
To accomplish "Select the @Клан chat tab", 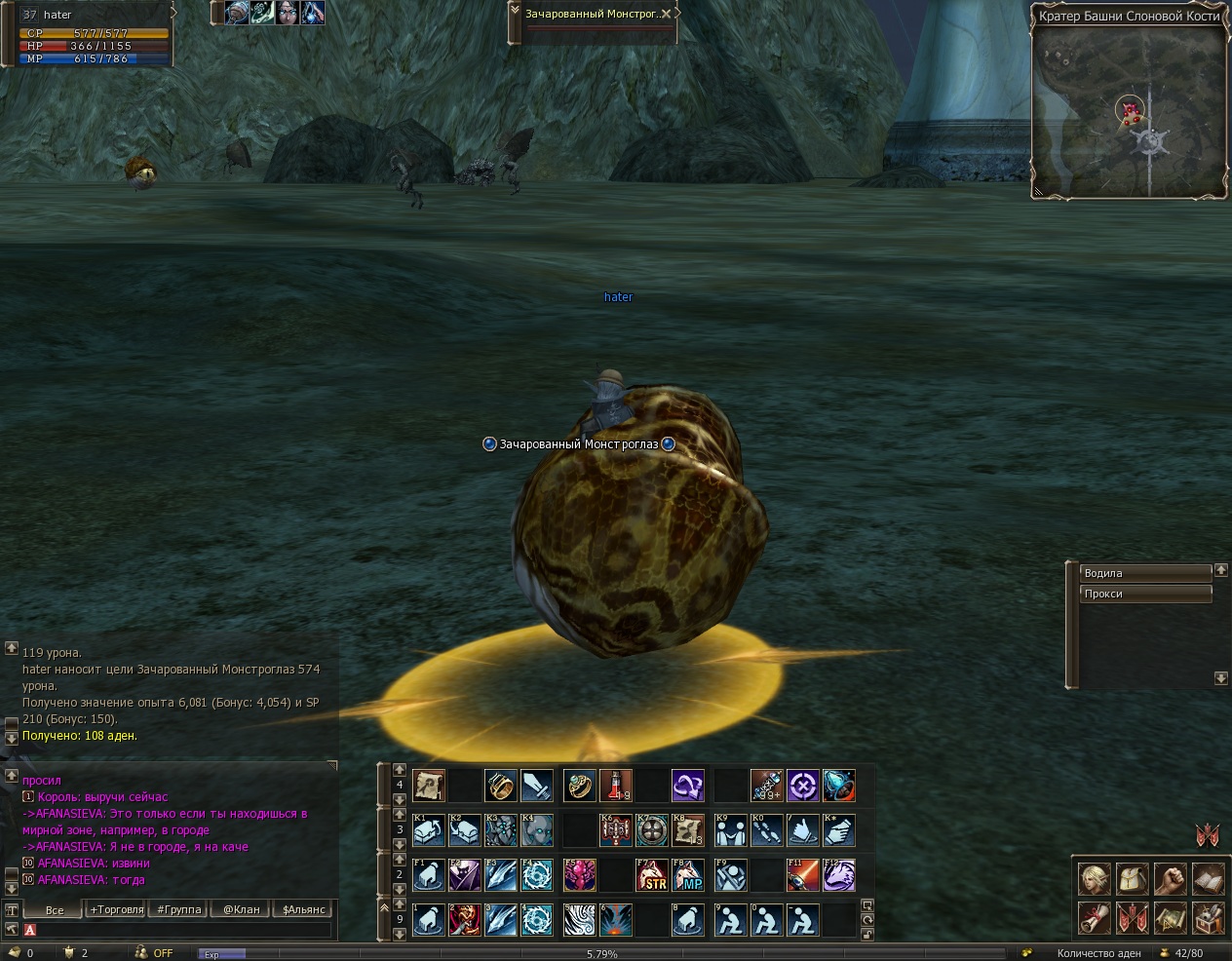I will click(241, 909).
